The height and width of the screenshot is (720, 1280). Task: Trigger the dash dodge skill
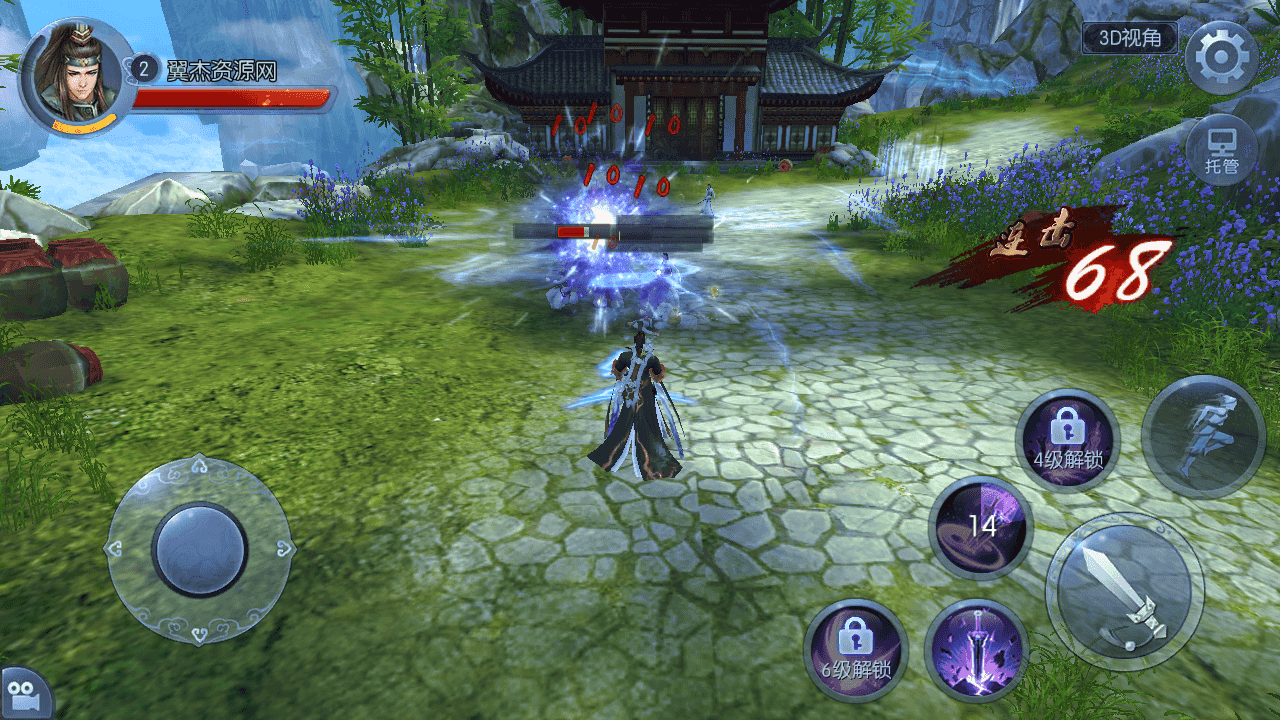1203,437
